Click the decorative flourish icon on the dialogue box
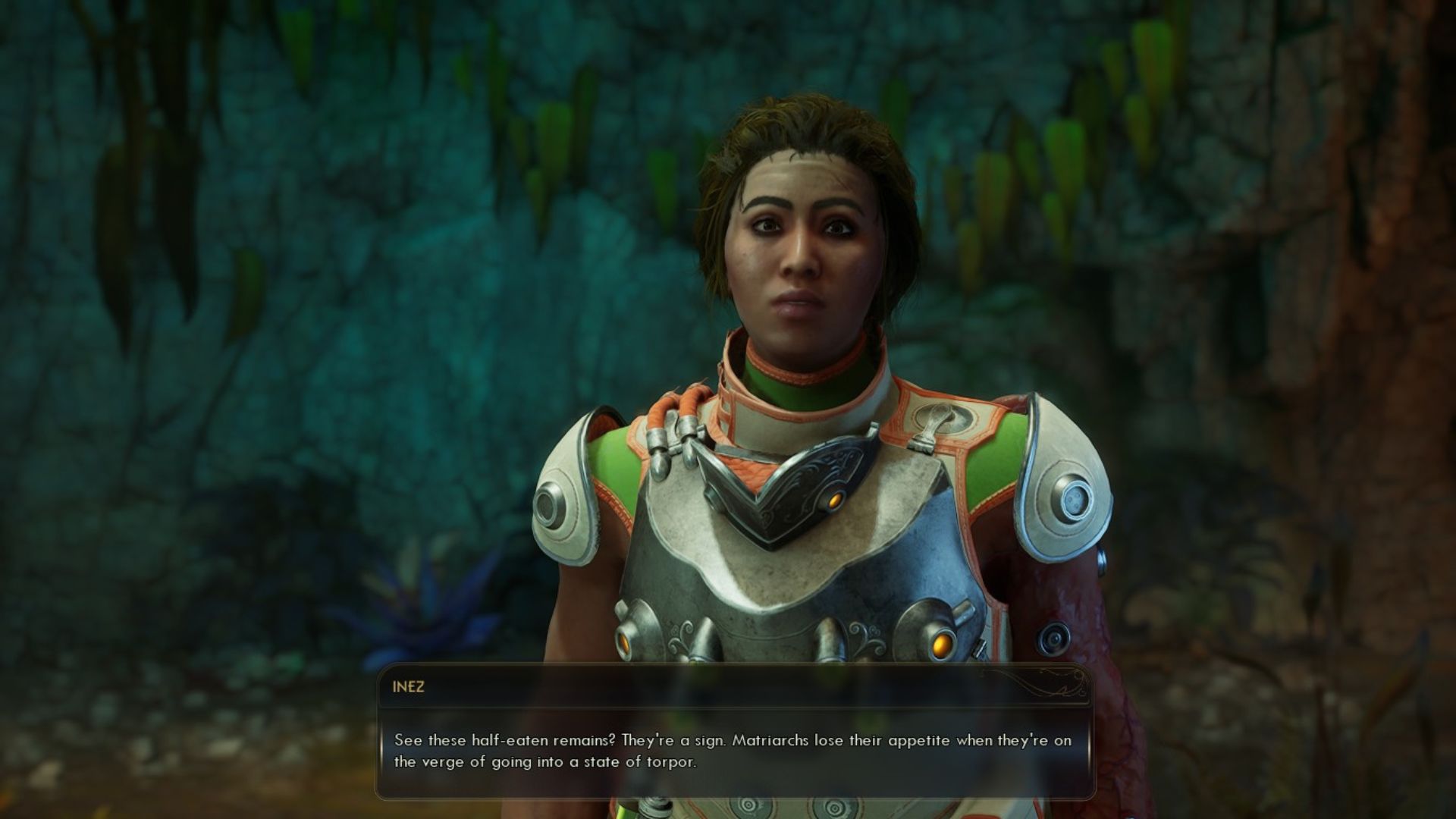1456x819 pixels. click(1062, 686)
